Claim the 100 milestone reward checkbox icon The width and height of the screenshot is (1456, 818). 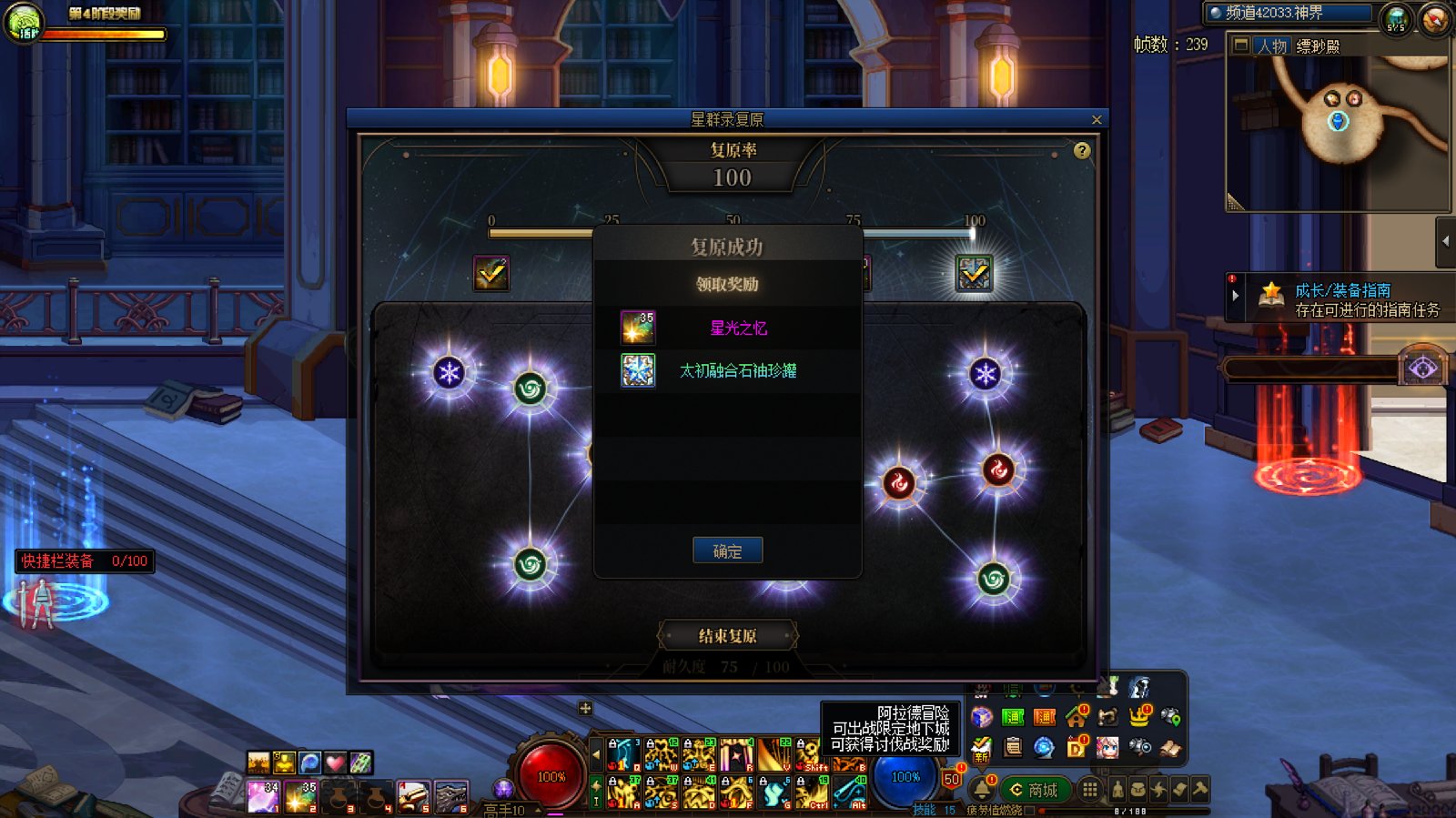[974, 273]
